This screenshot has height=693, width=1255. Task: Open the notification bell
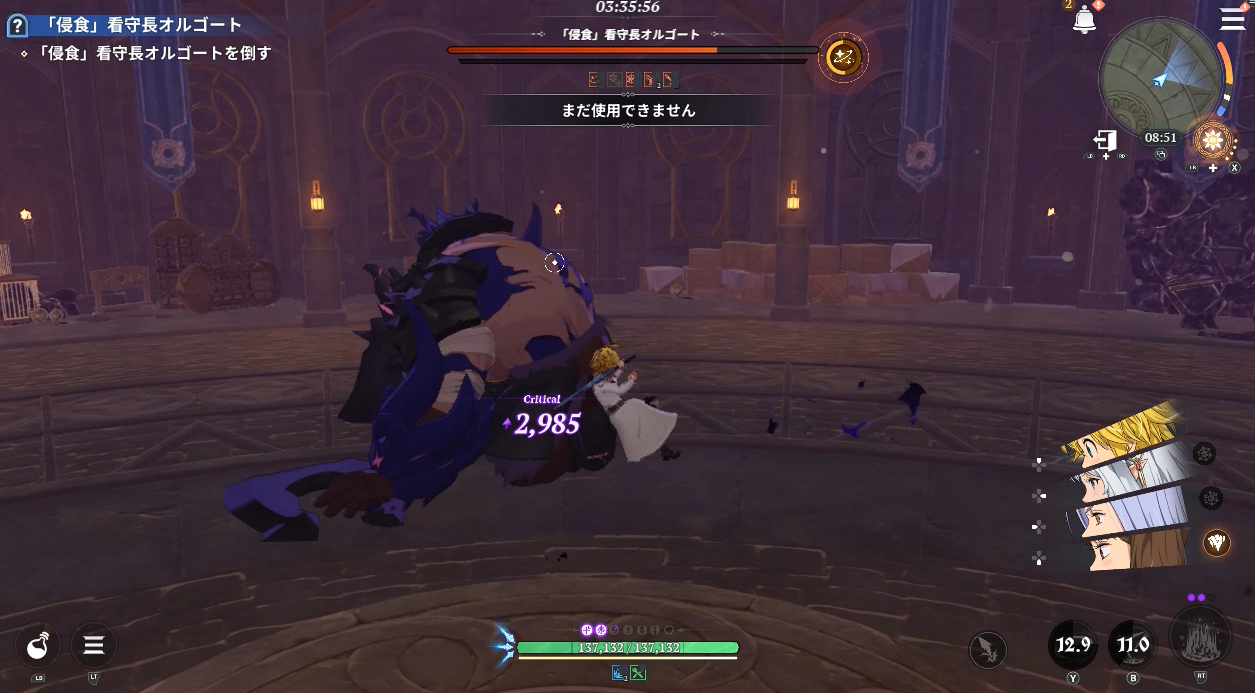[x=1084, y=20]
